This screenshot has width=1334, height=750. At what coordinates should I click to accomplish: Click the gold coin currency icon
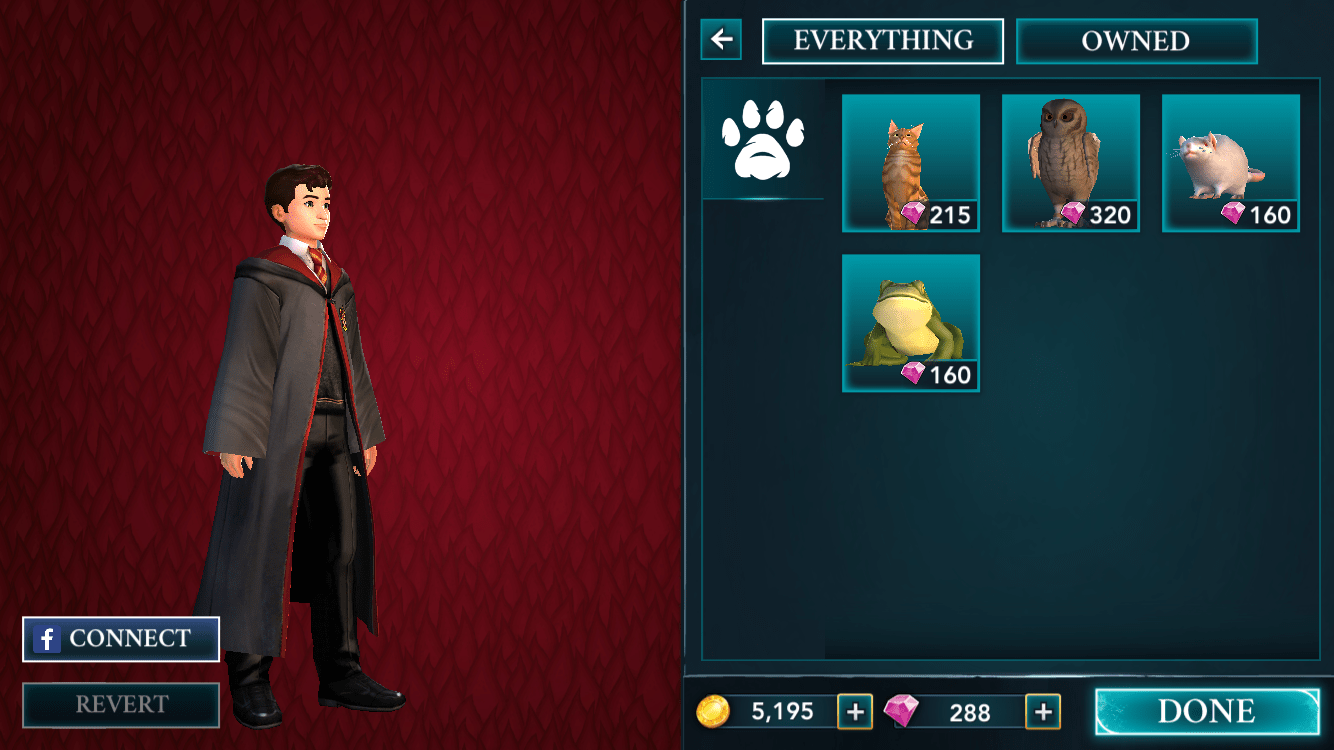point(714,712)
